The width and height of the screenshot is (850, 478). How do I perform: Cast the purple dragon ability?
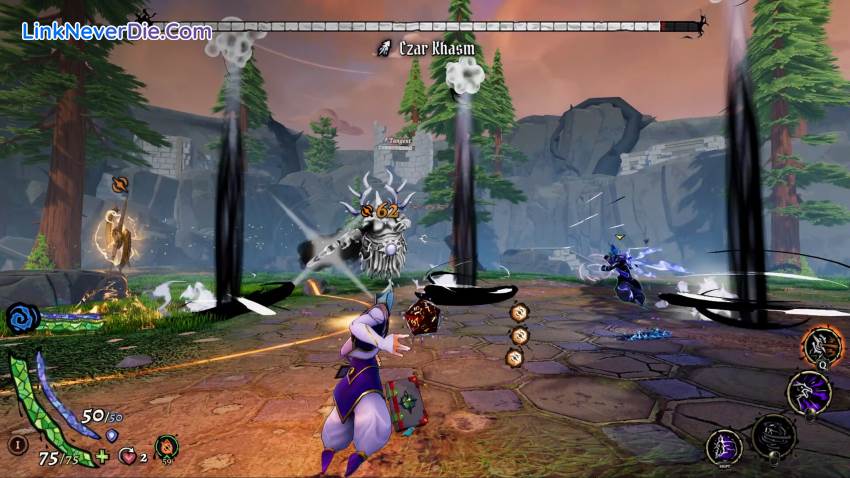point(808,391)
